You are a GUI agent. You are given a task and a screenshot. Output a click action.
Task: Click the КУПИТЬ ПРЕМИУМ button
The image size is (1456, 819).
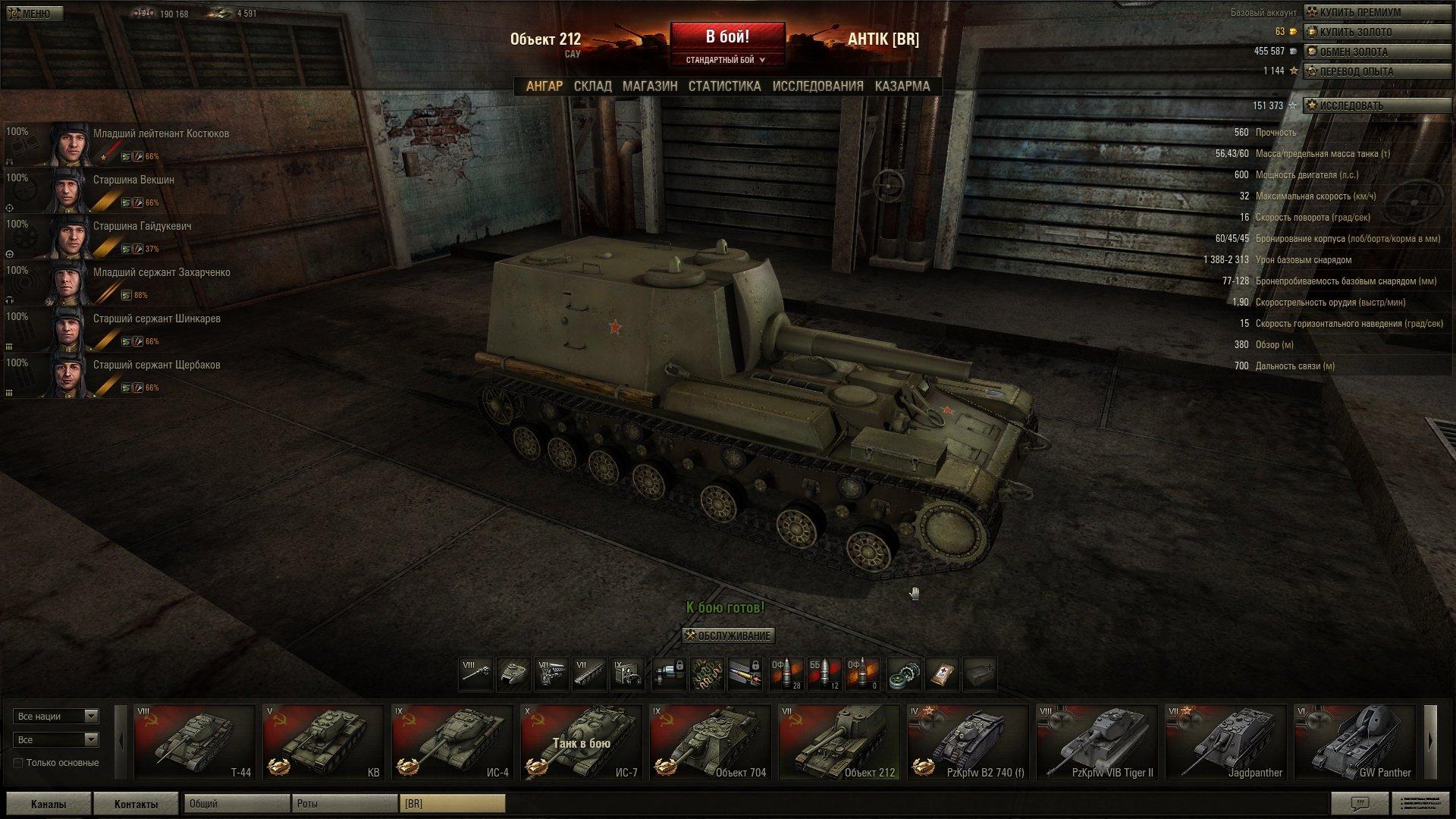pyautogui.click(x=1362, y=12)
